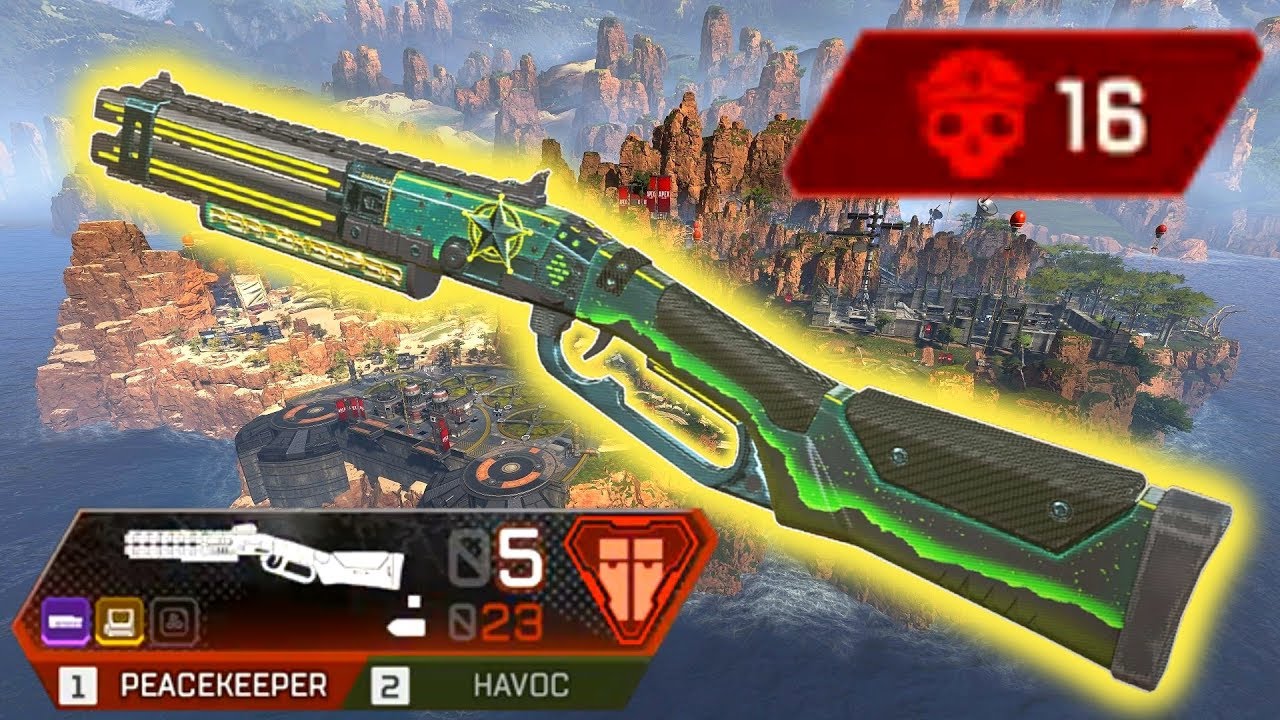The width and height of the screenshot is (1280, 720).
Task: Click the purple shotgun bolt attachment
Action: [x=69, y=622]
